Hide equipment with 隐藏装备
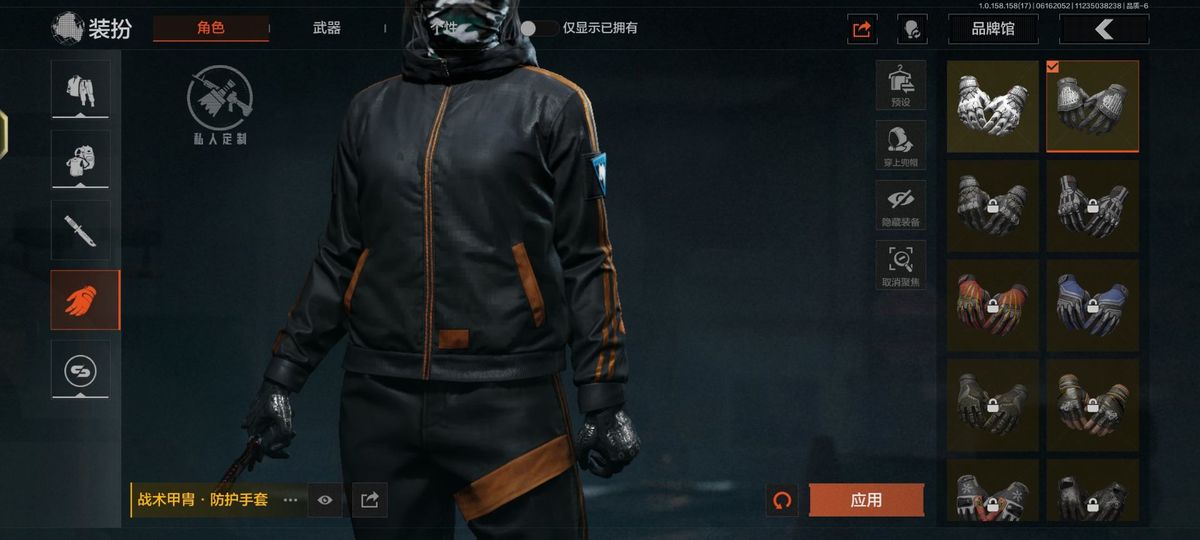Image resolution: width=1200 pixels, height=540 pixels. tap(901, 205)
